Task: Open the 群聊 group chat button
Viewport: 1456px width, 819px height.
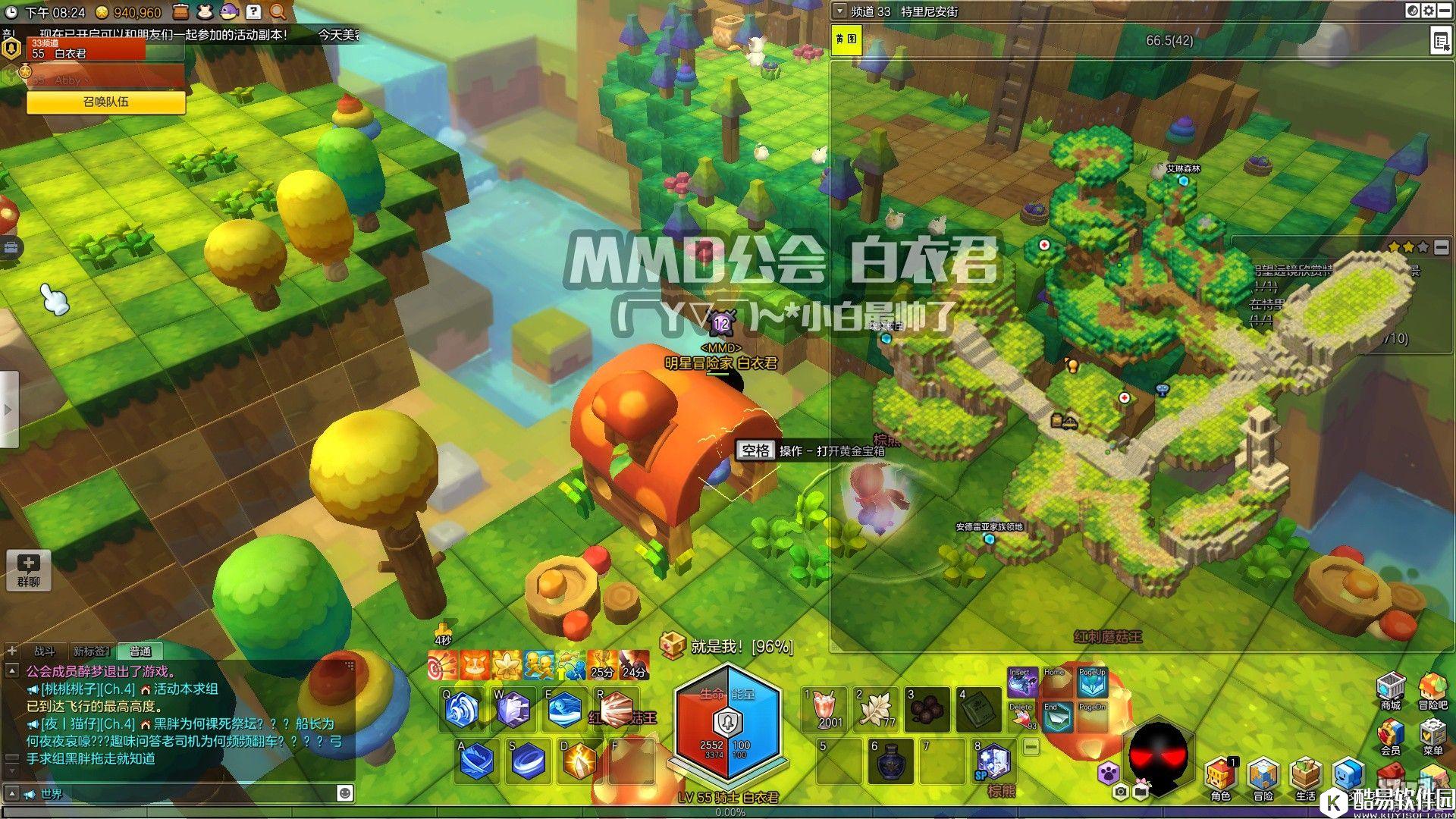Action: click(x=28, y=570)
